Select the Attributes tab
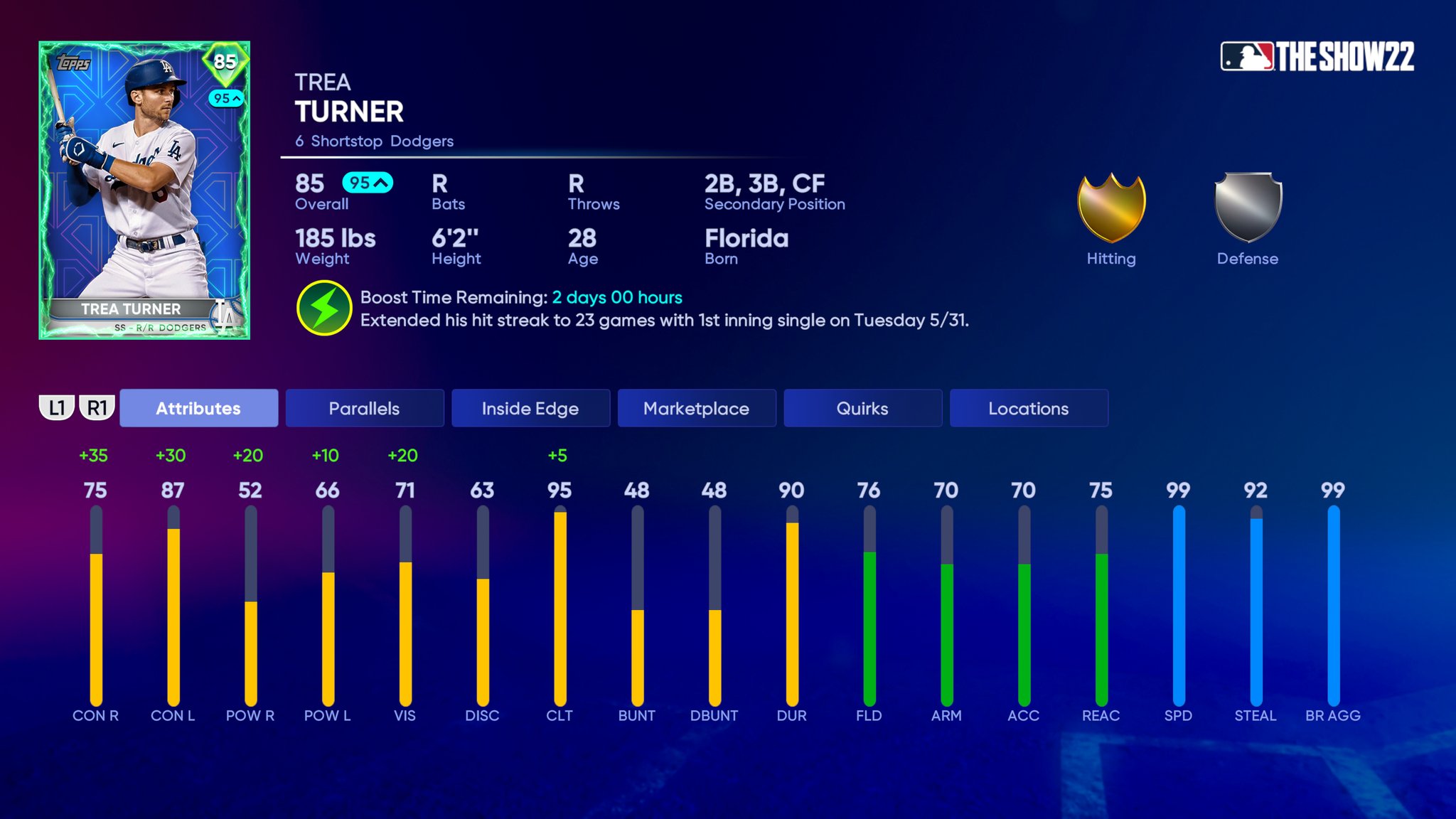 [198, 408]
